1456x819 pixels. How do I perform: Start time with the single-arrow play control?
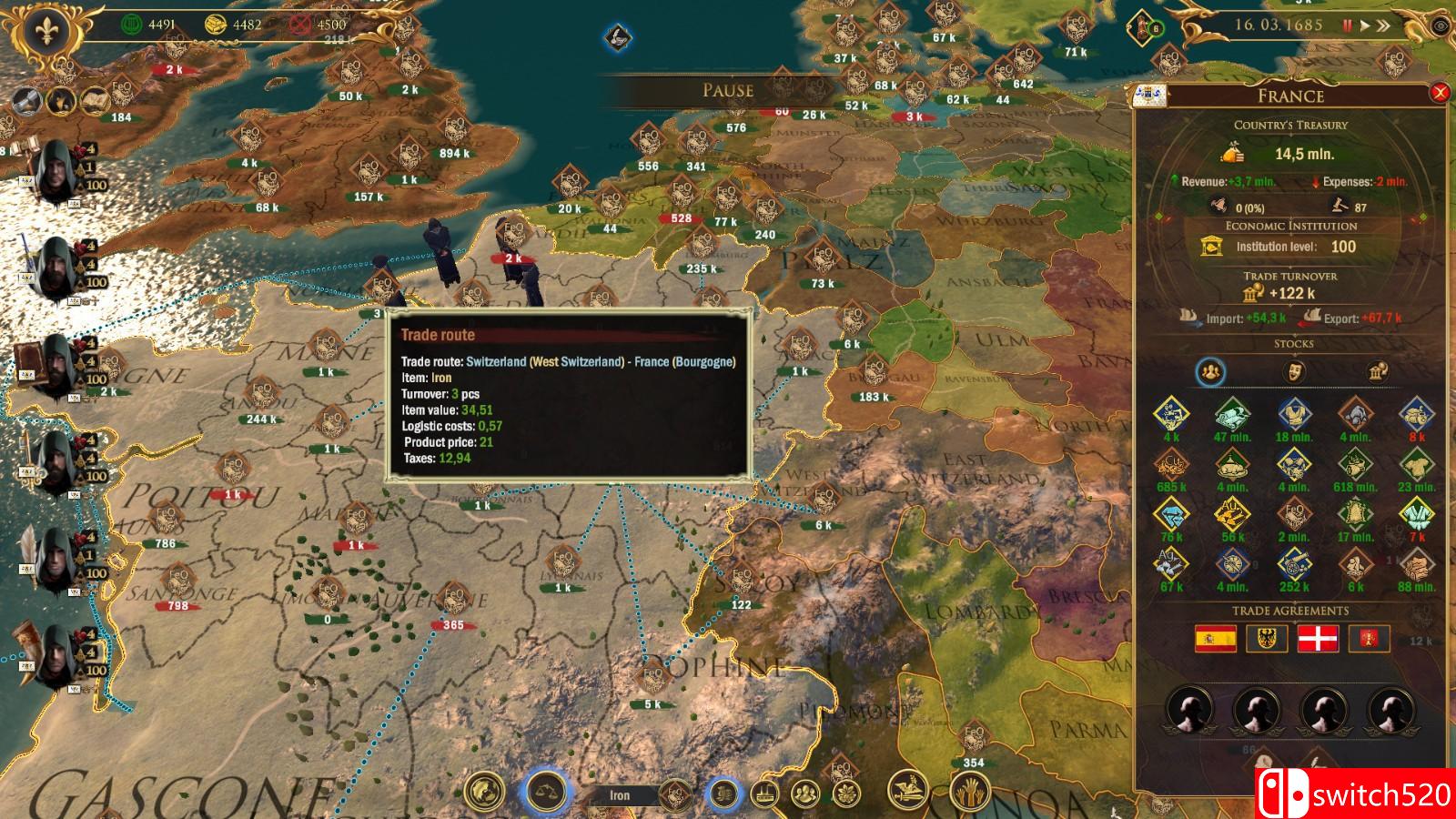pyautogui.click(x=1365, y=25)
